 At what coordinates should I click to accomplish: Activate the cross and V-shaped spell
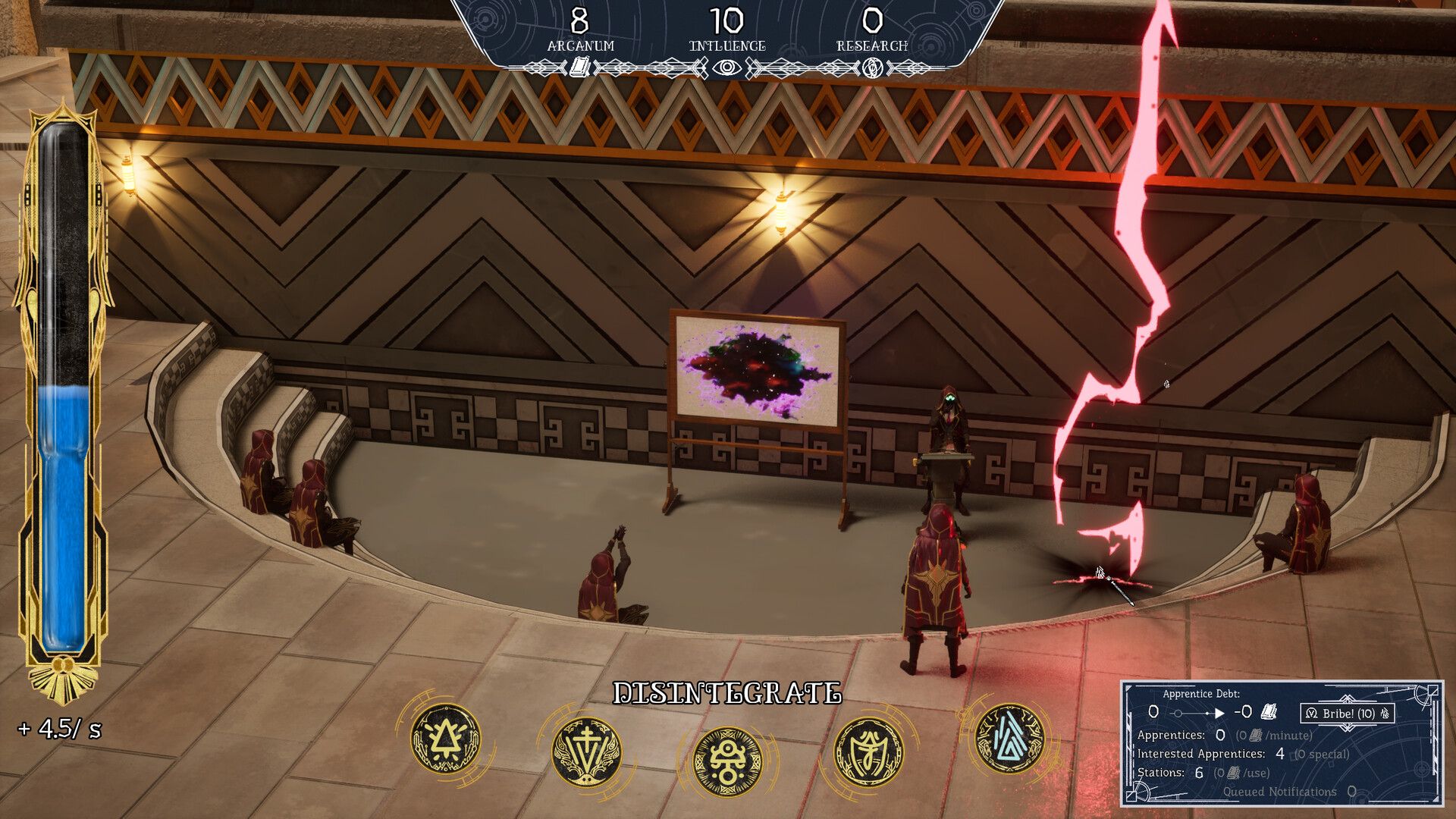coord(585,752)
